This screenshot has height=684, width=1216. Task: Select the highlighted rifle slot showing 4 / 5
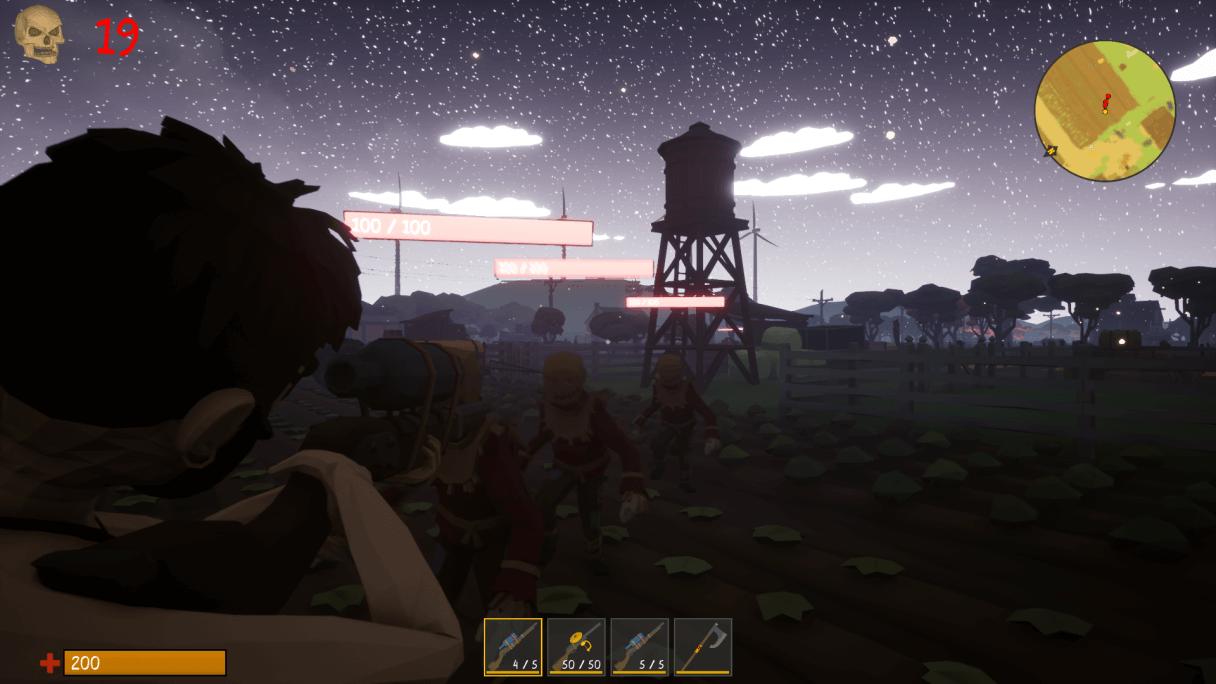click(x=513, y=647)
